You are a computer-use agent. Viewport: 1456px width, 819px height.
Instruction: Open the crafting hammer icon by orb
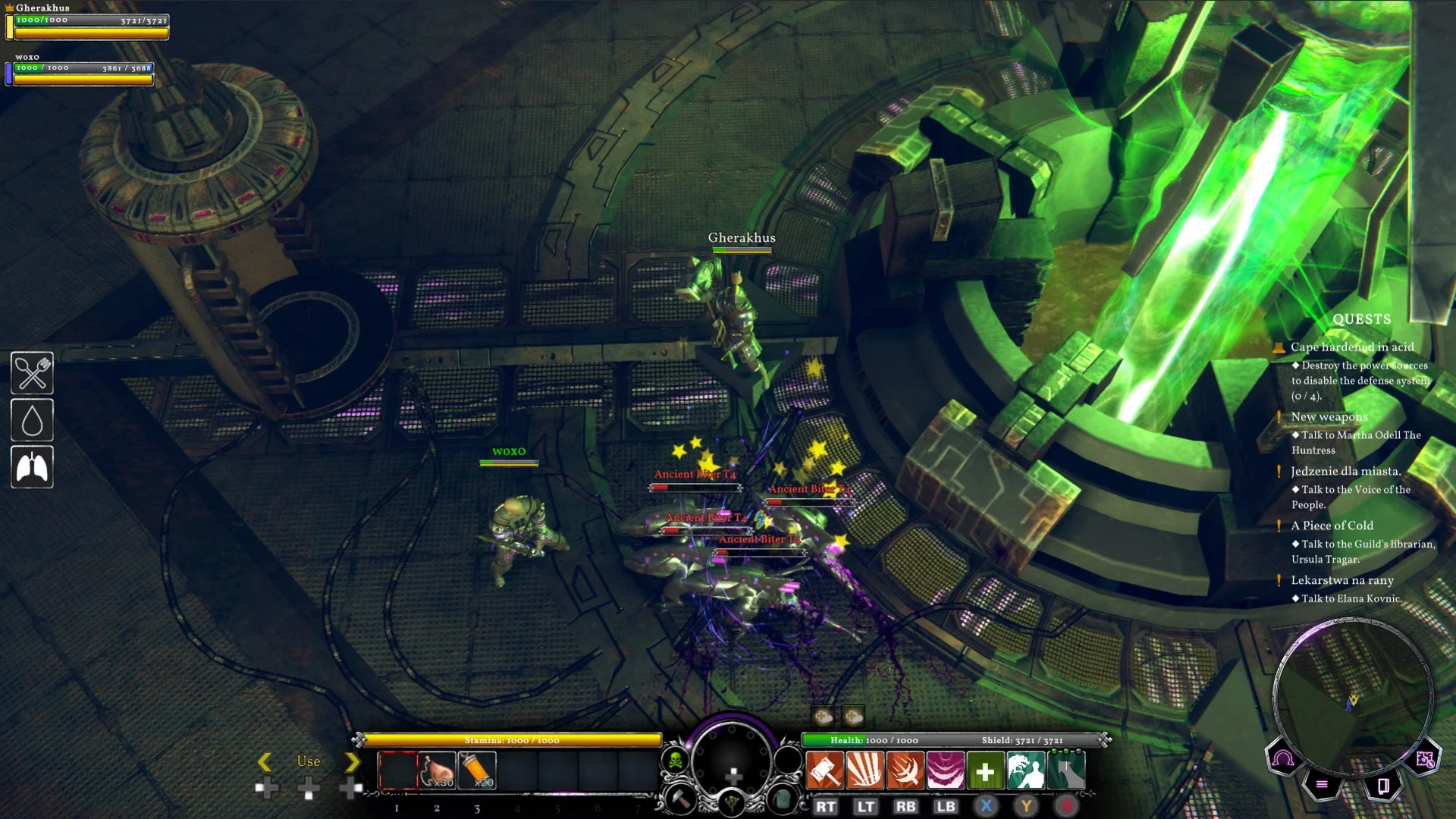tap(680, 799)
